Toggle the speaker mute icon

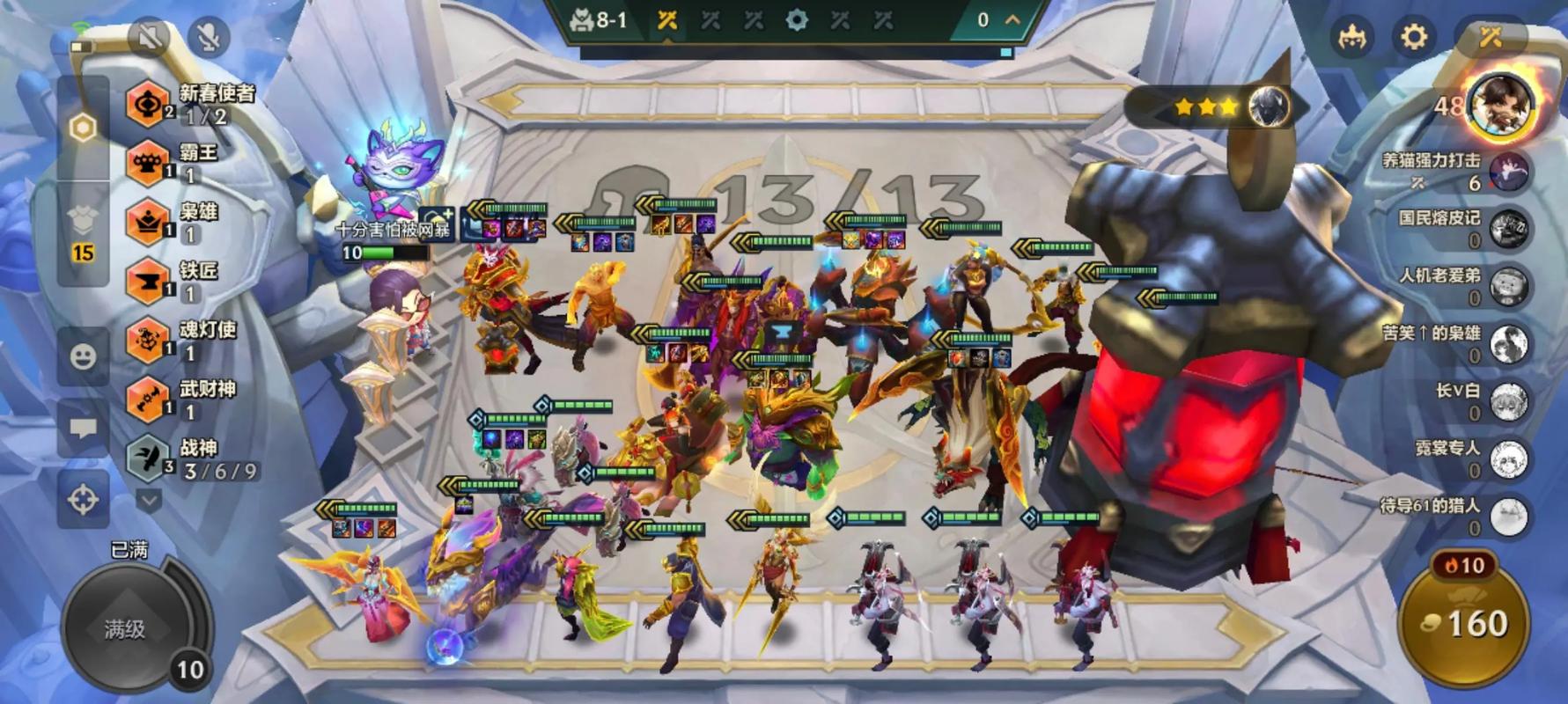[150, 36]
